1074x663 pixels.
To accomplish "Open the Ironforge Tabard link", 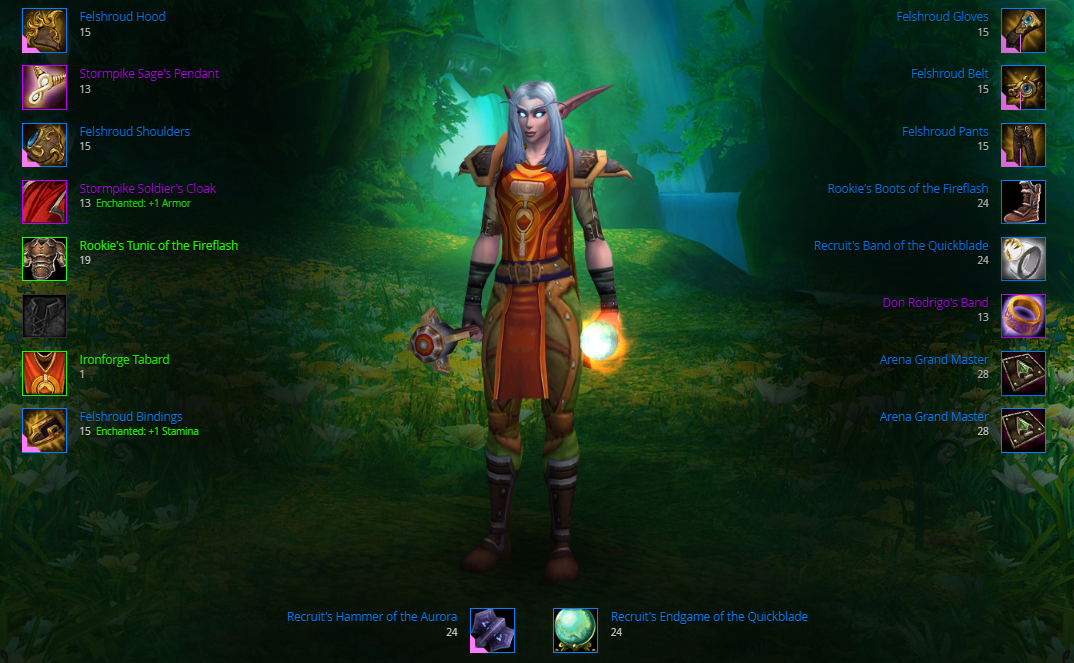I will (x=124, y=360).
